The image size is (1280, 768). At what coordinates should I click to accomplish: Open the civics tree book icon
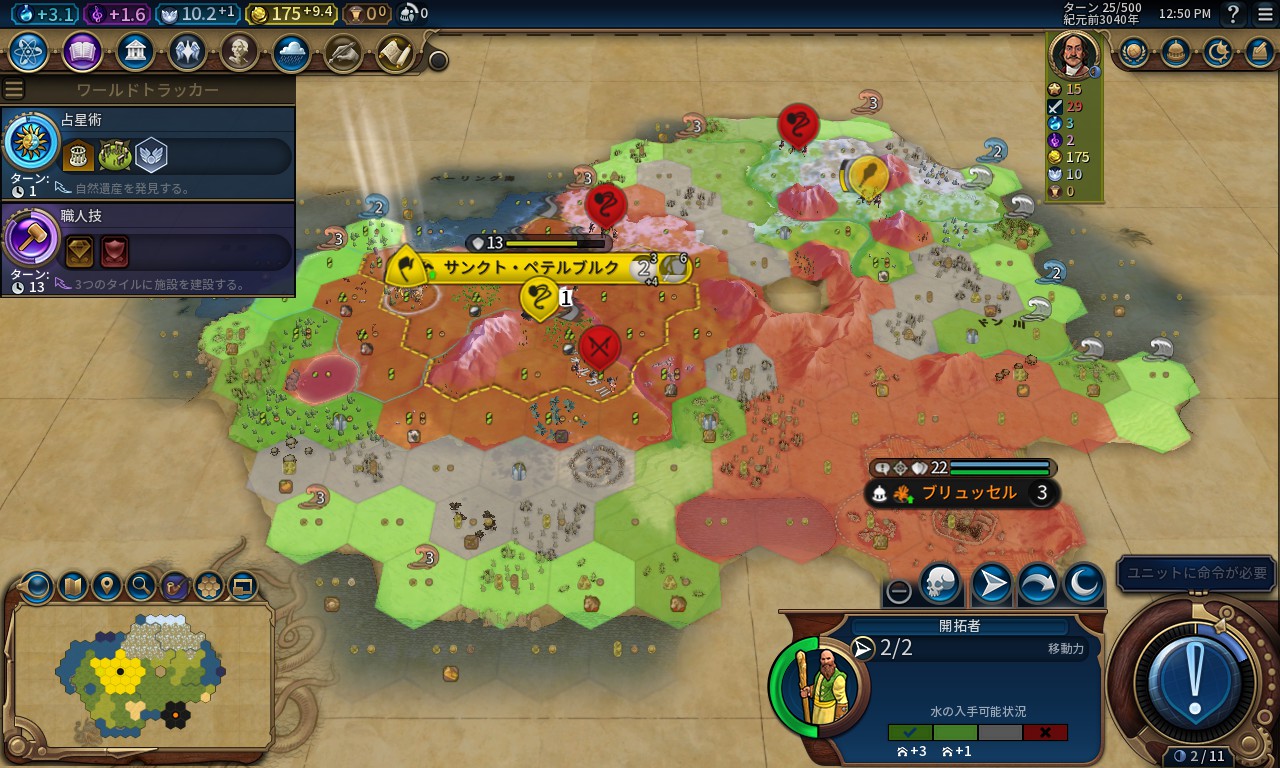click(x=82, y=51)
